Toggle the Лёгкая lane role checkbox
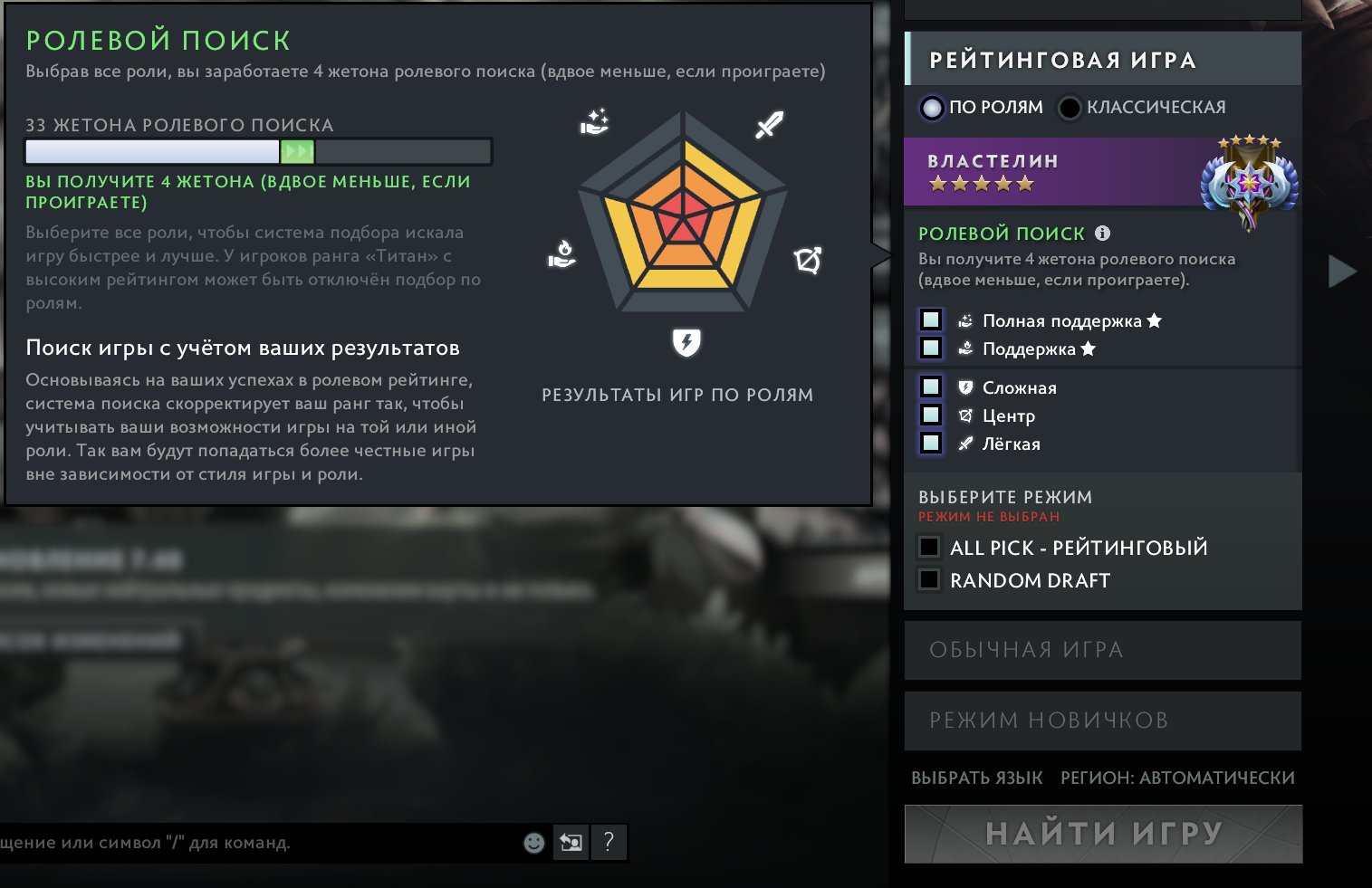The image size is (1372, 888). [930, 443]
